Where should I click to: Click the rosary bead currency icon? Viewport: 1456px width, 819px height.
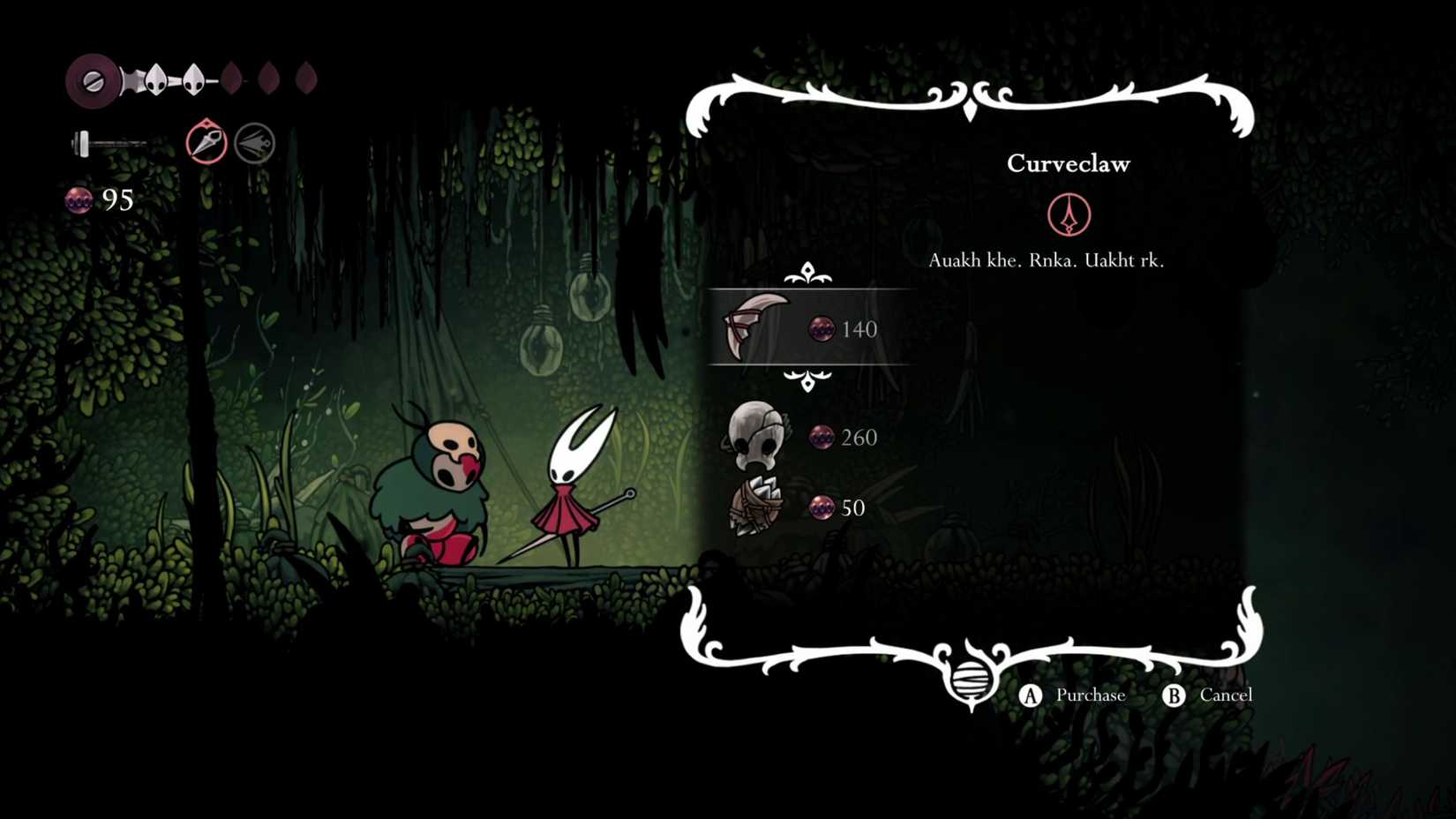click(79, 200)
